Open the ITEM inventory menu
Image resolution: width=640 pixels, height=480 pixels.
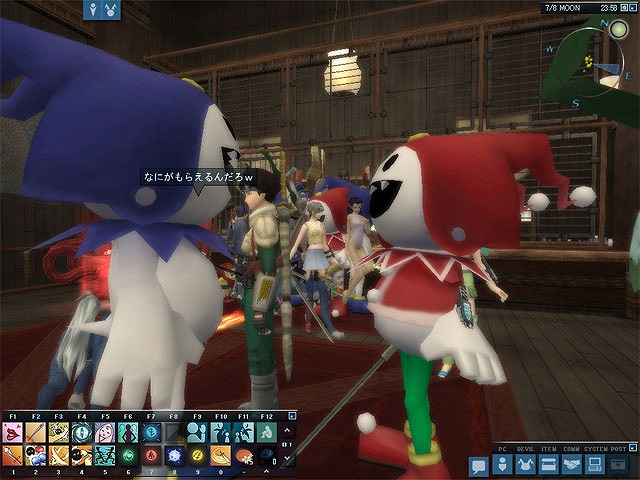[548, 466]
